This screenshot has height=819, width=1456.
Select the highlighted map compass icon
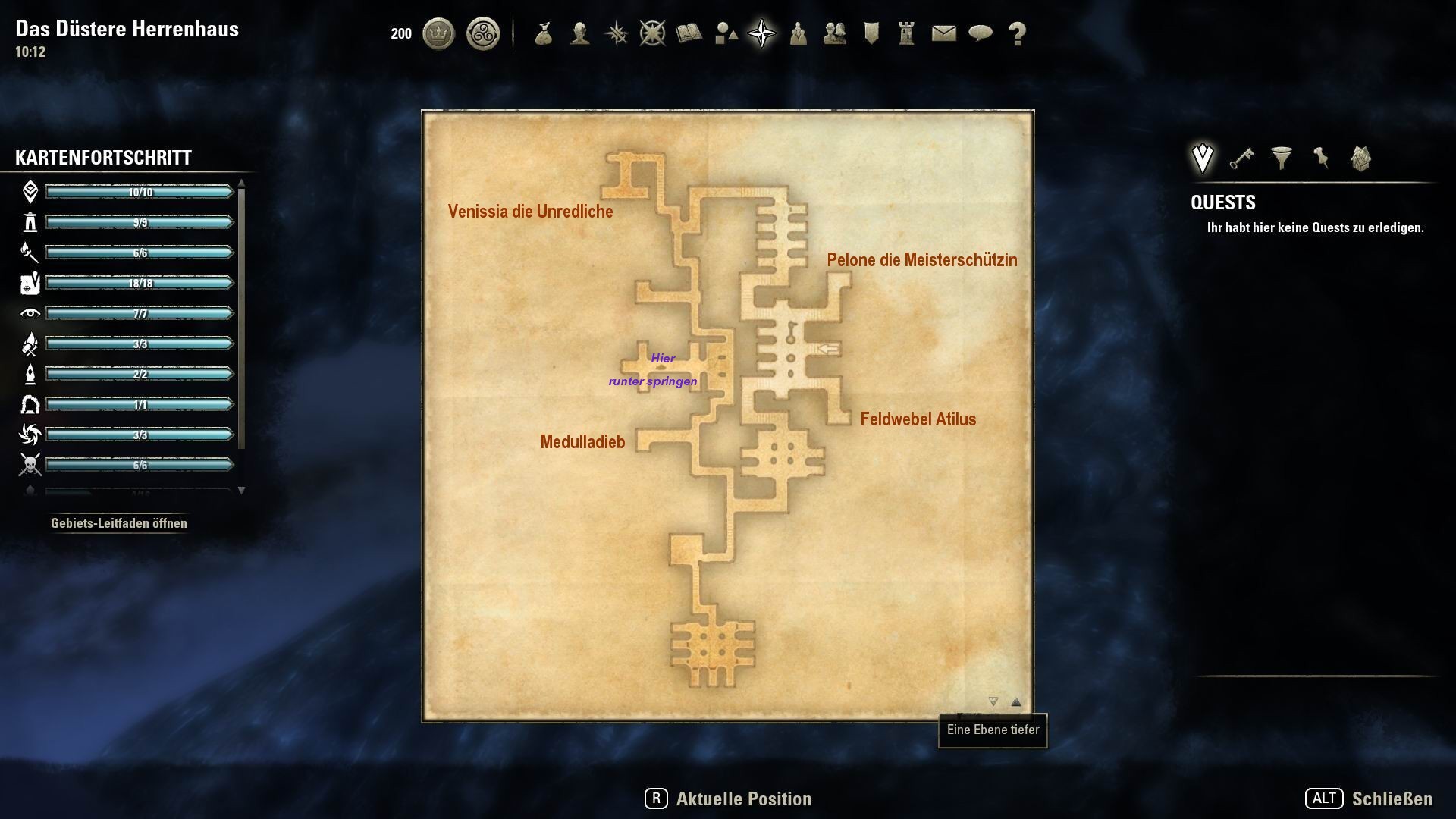pyautogui.click(x=762, y=33)
